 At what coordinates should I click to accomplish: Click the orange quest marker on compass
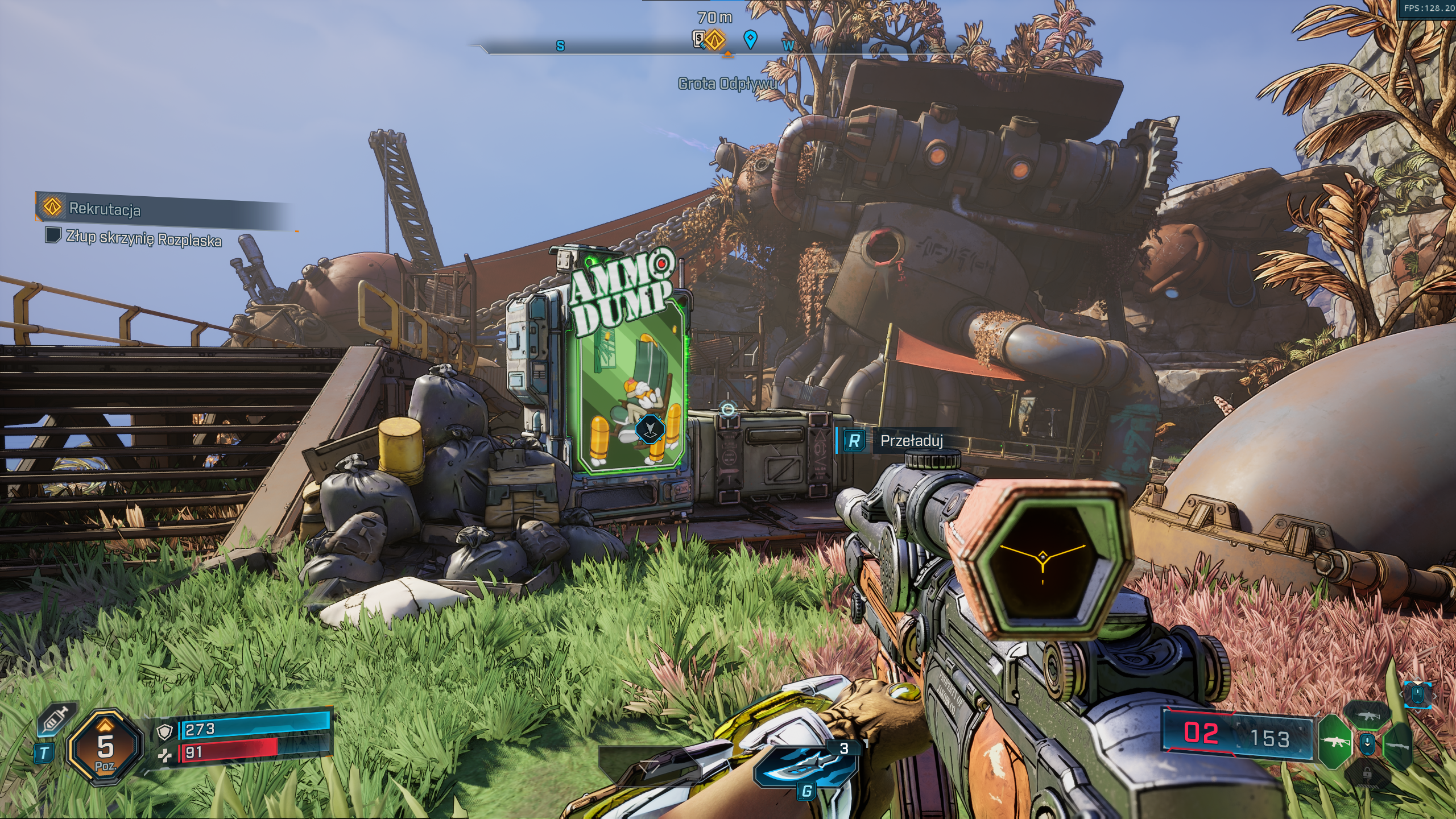pyautogui.click(x=716, y=40)
